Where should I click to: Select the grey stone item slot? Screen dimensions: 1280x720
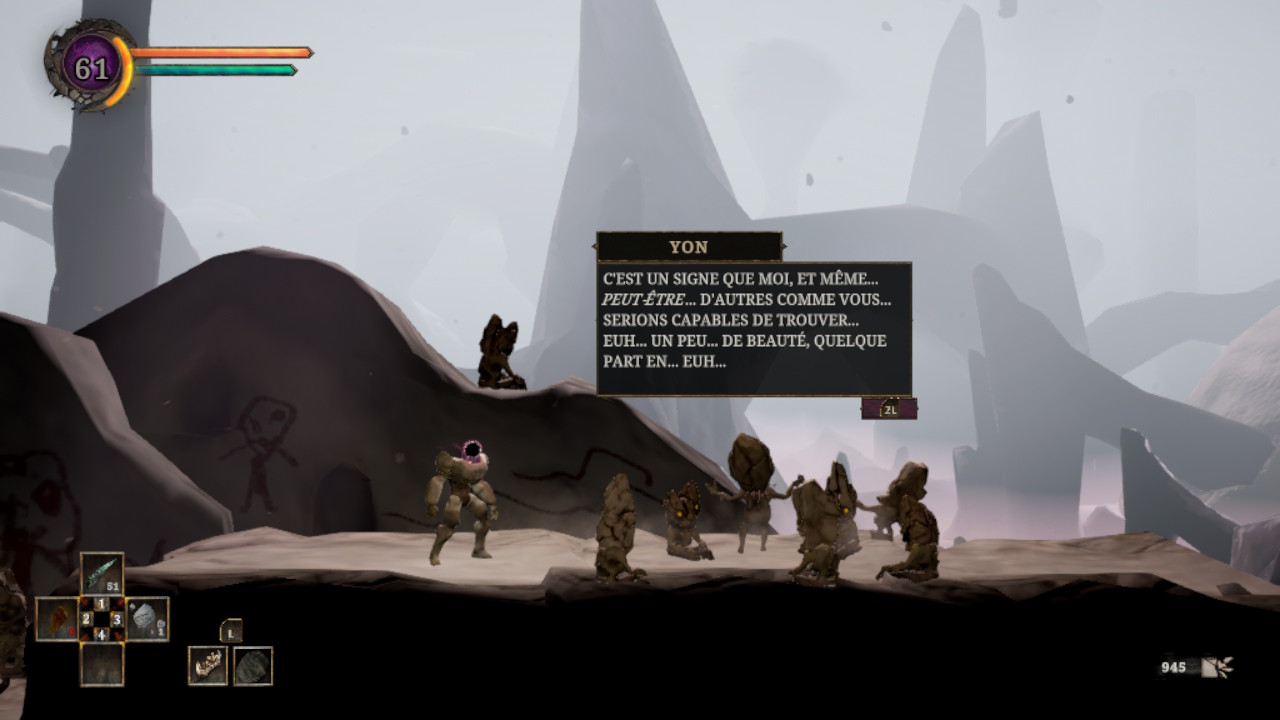pyautogui.click(x=146, y=619)
